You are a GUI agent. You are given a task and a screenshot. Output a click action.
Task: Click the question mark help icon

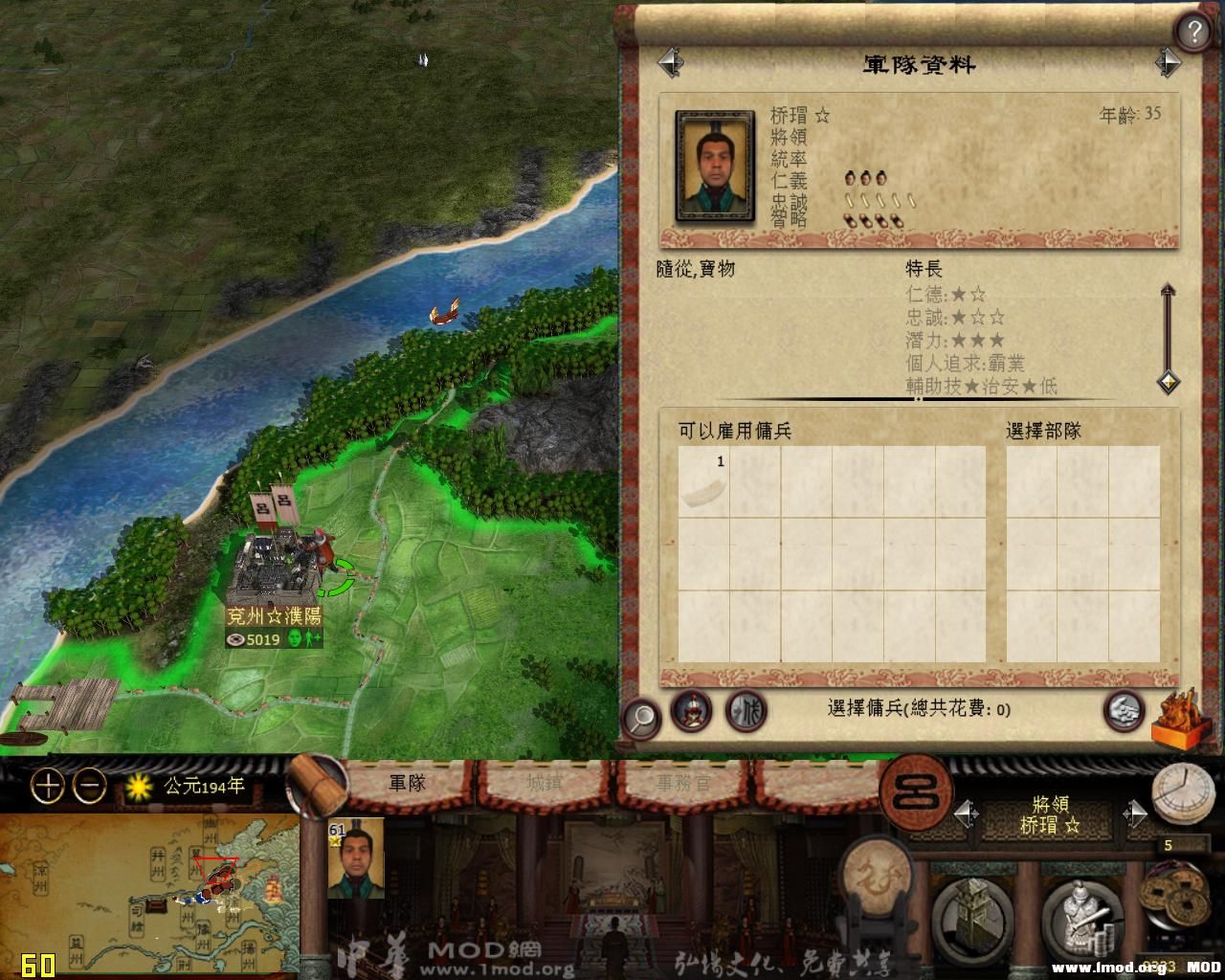[1193, 29]
